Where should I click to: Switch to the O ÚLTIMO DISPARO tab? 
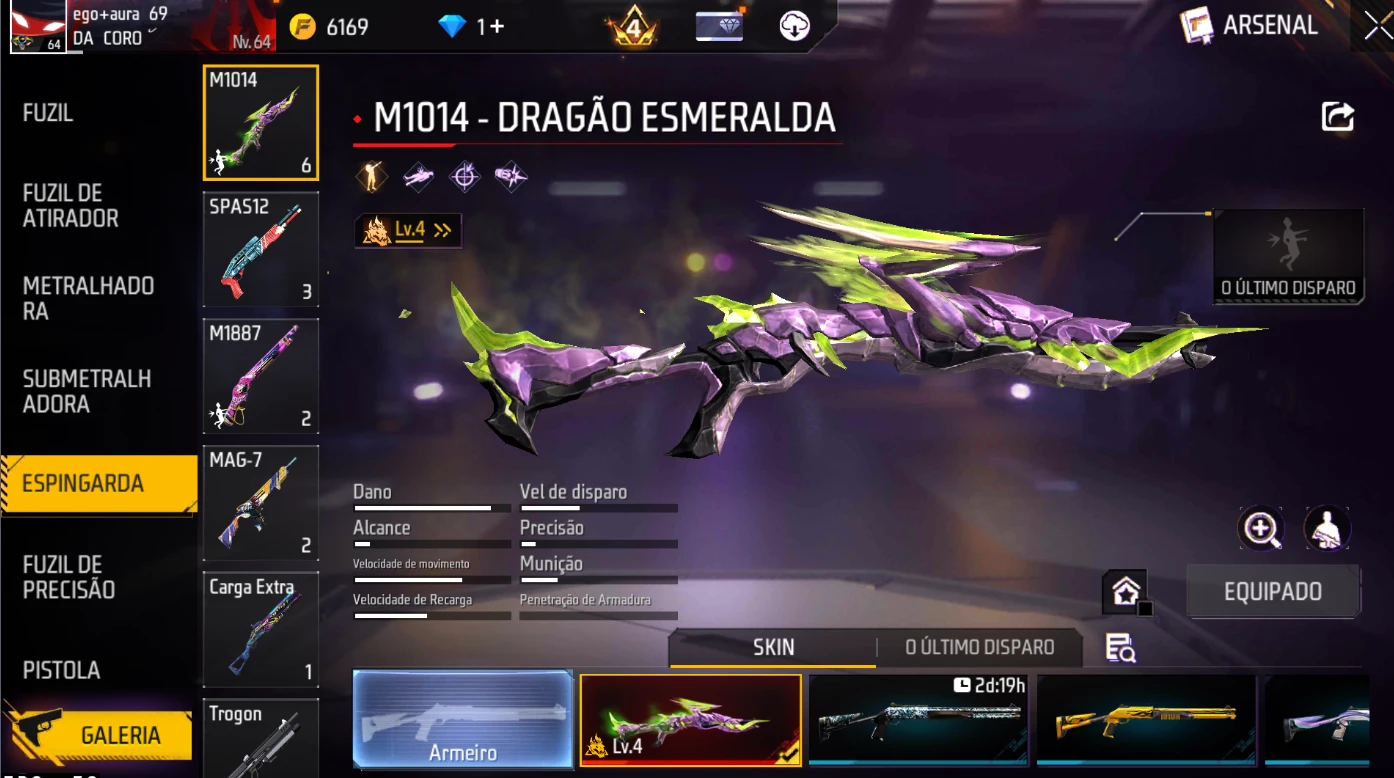[x=979, y=648]
